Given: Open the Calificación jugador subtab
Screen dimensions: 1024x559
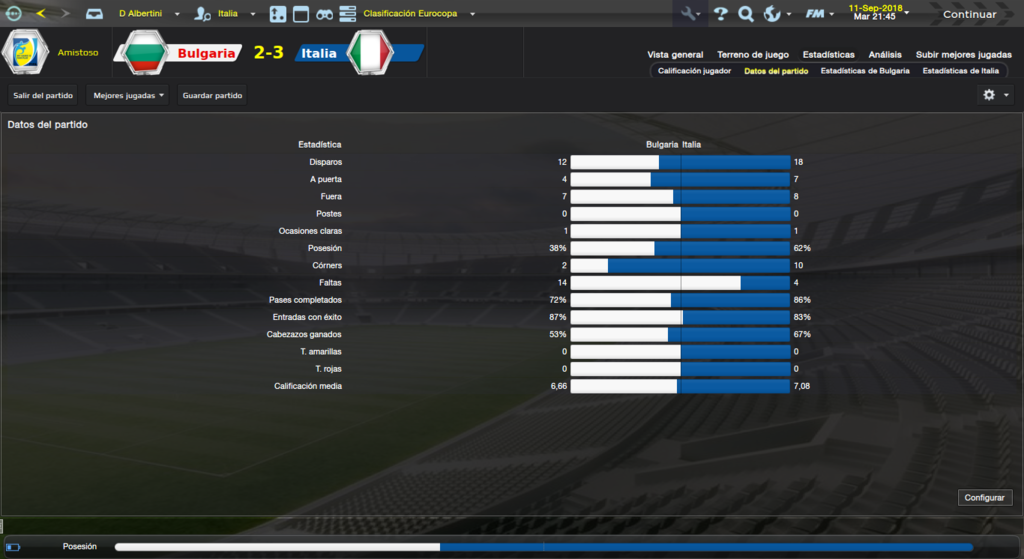Looking at the screenshot, I should 694,71.
